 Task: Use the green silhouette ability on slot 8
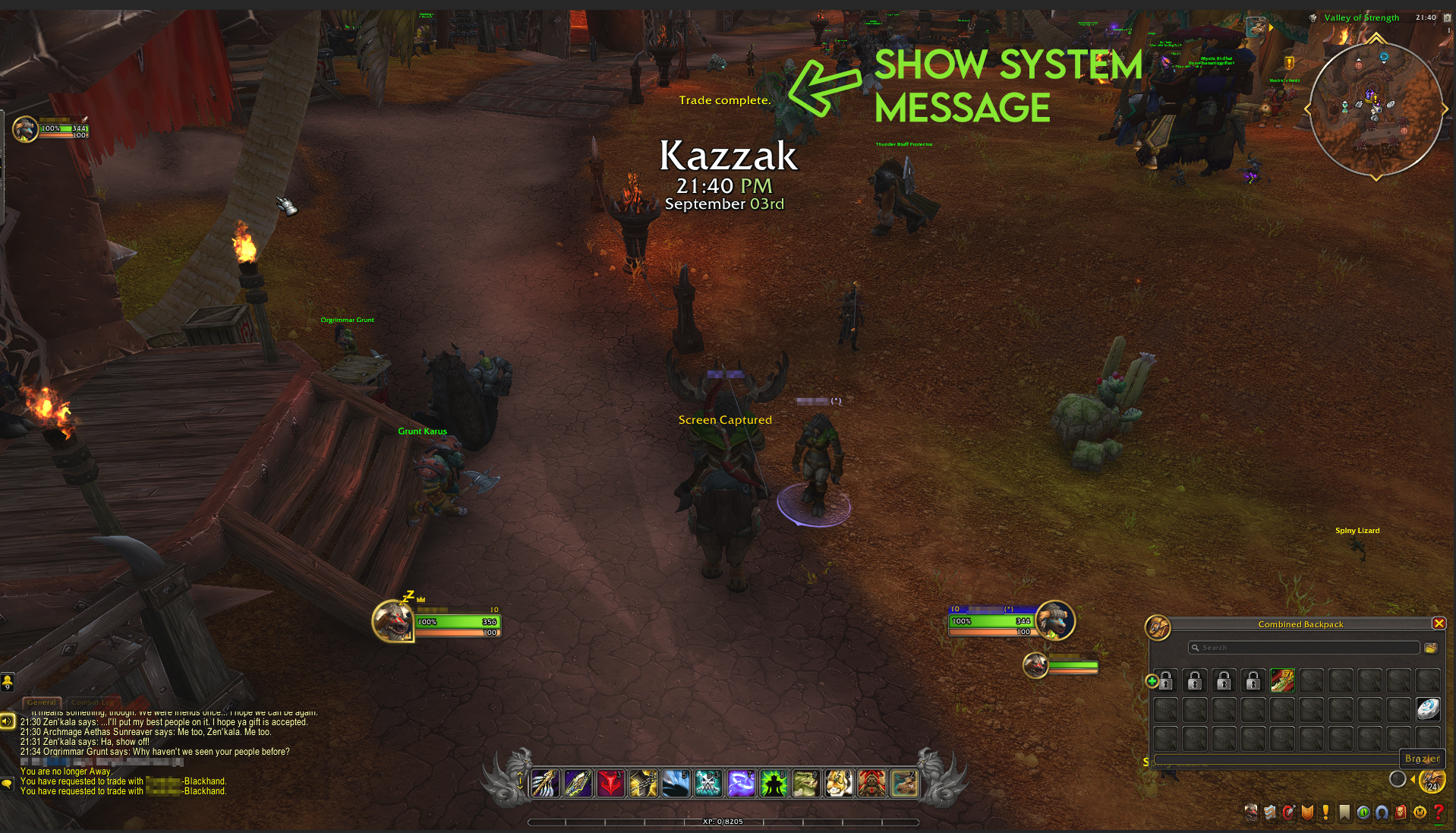(x=774, y=784)
